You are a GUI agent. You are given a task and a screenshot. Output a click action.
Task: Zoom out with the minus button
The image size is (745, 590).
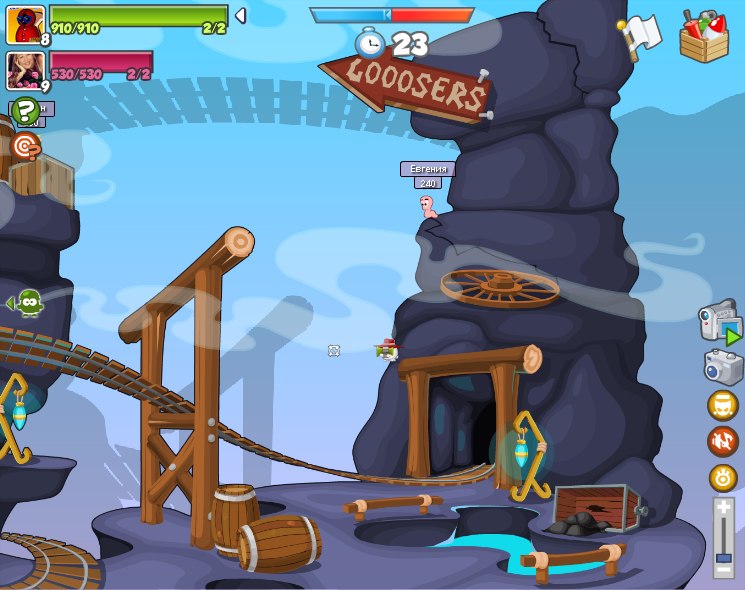click(x=723, y=570)
